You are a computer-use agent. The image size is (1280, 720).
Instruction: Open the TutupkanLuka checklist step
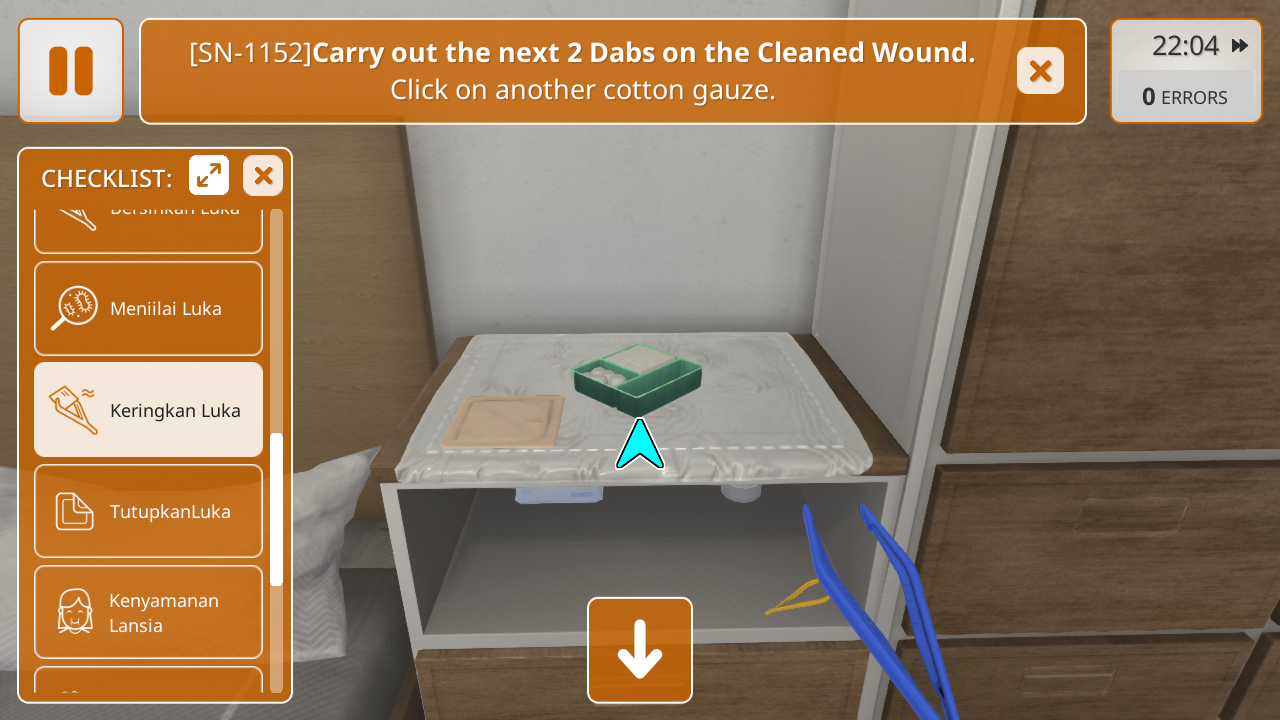(x=148, y=511)
